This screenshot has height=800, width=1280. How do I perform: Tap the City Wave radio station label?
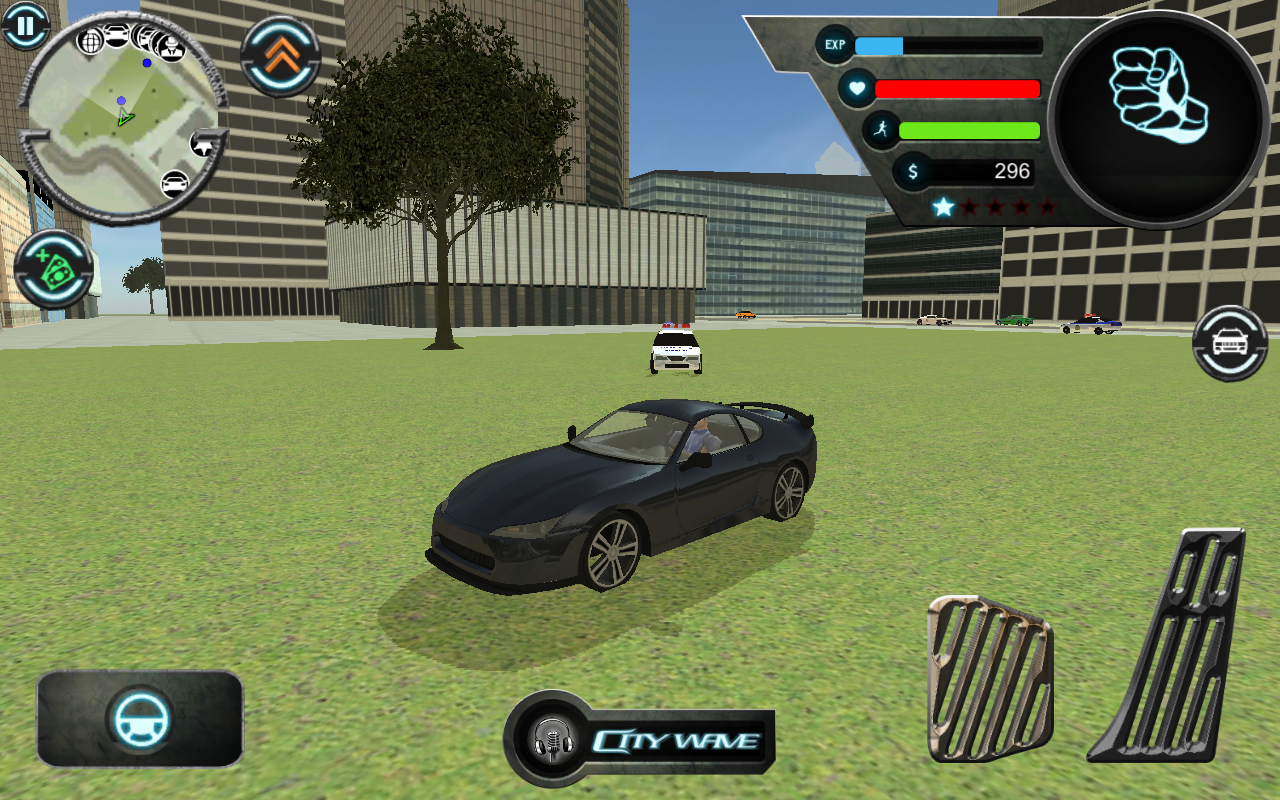point(675,740)
